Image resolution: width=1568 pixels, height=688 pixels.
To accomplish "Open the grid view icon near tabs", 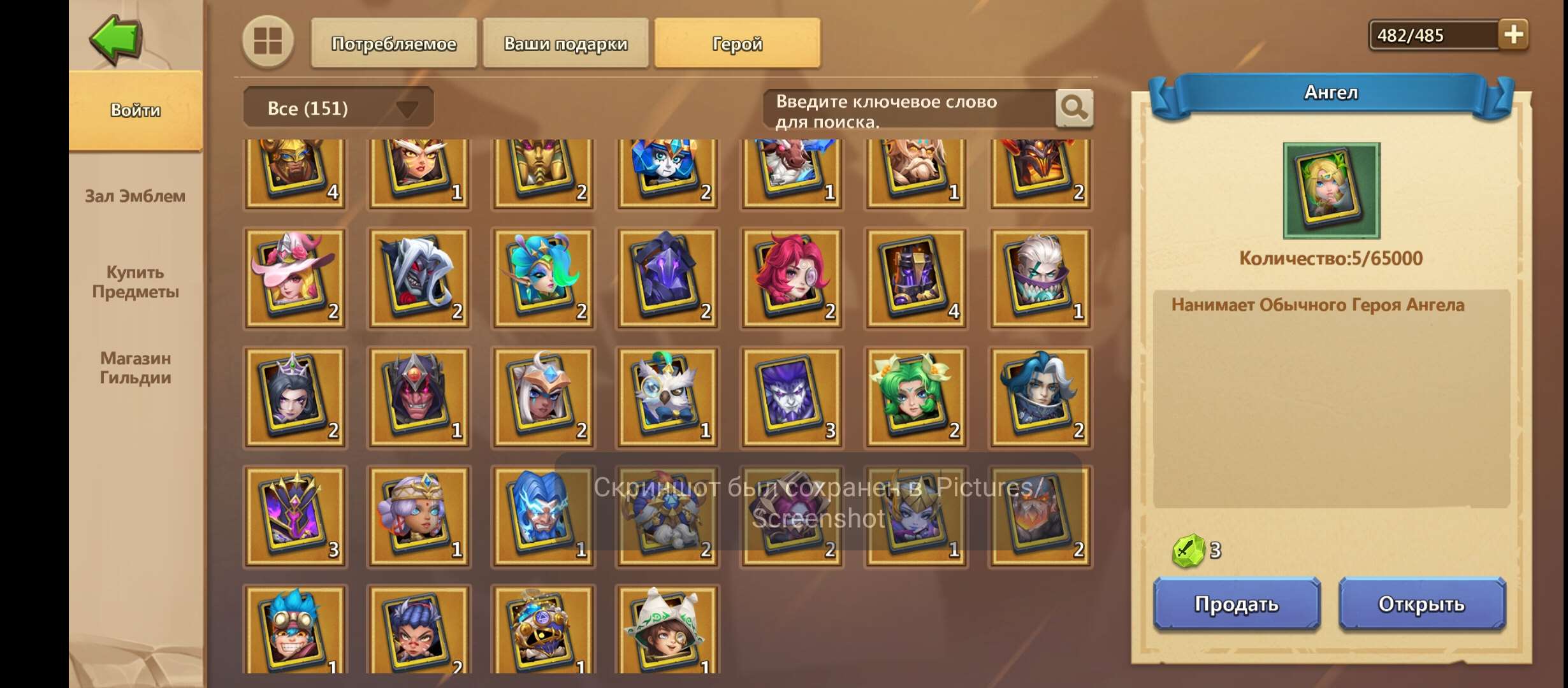I will click(268, 43).
